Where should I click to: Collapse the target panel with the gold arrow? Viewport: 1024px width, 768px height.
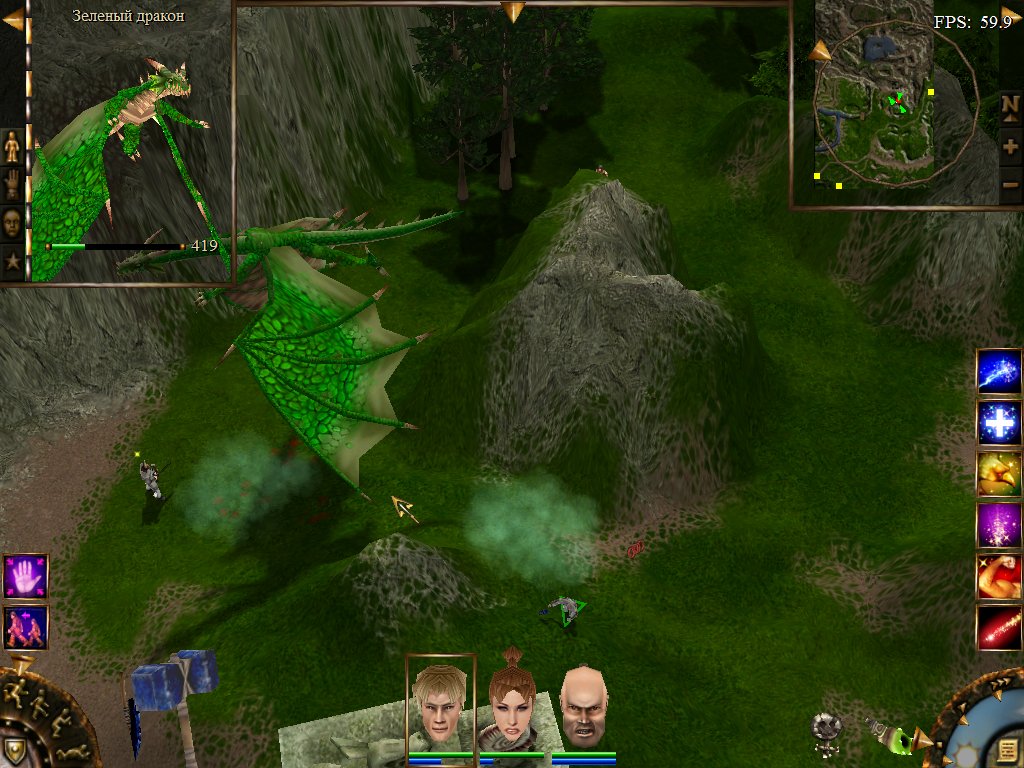[x=13, y=19]
